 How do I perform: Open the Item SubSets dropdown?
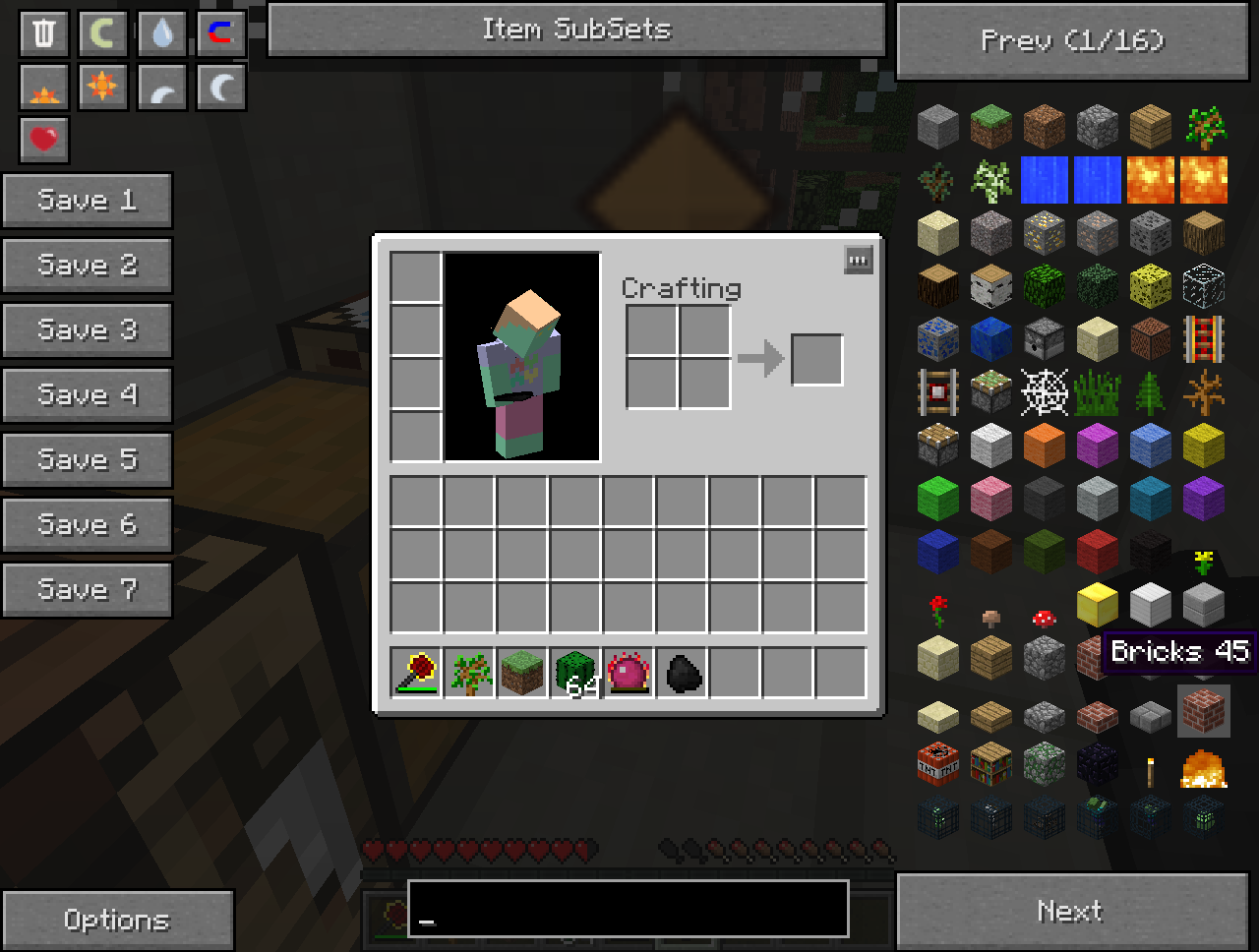576,30
